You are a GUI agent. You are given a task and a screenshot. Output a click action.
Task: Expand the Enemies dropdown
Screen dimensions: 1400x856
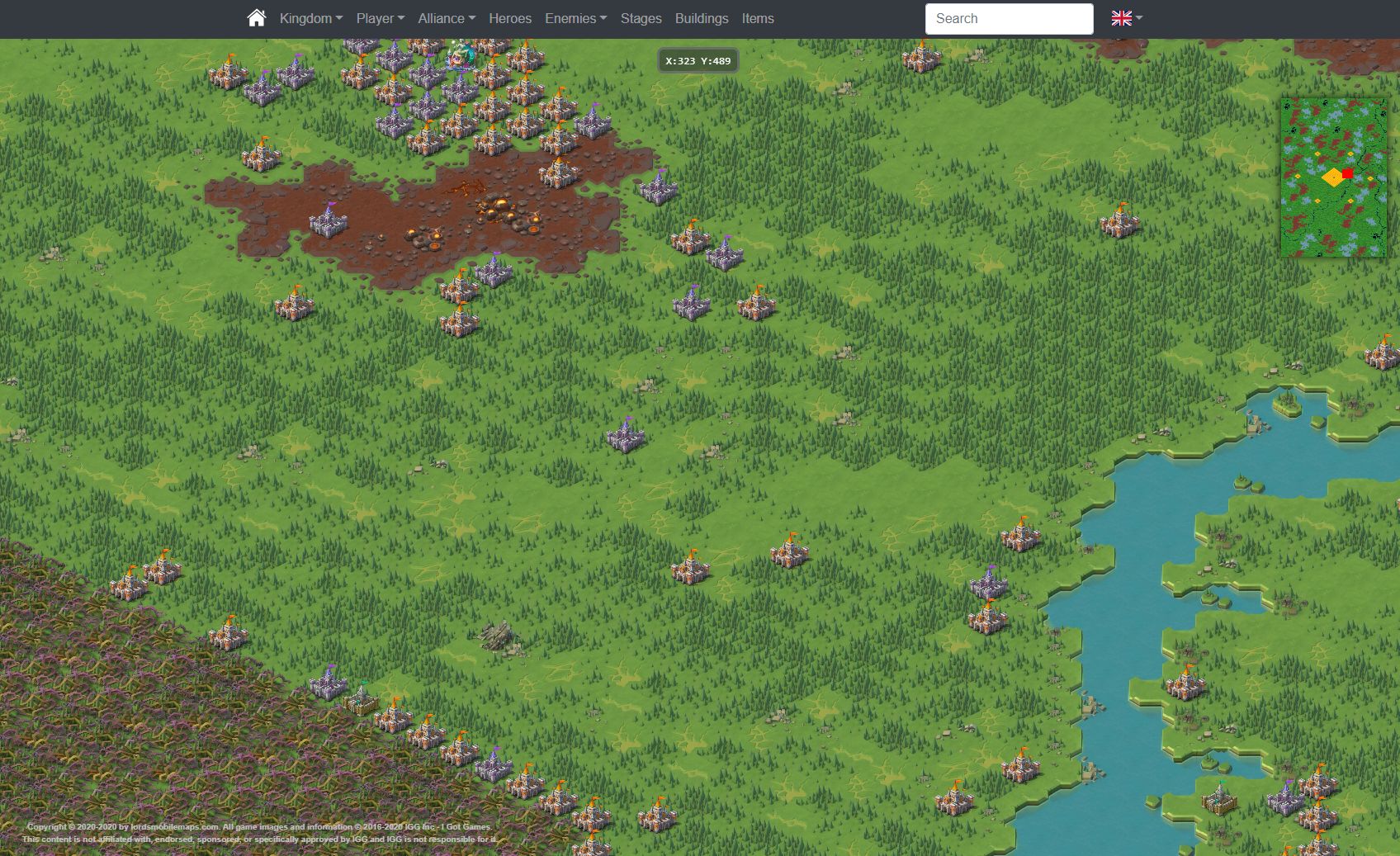[x=575, y=17]
